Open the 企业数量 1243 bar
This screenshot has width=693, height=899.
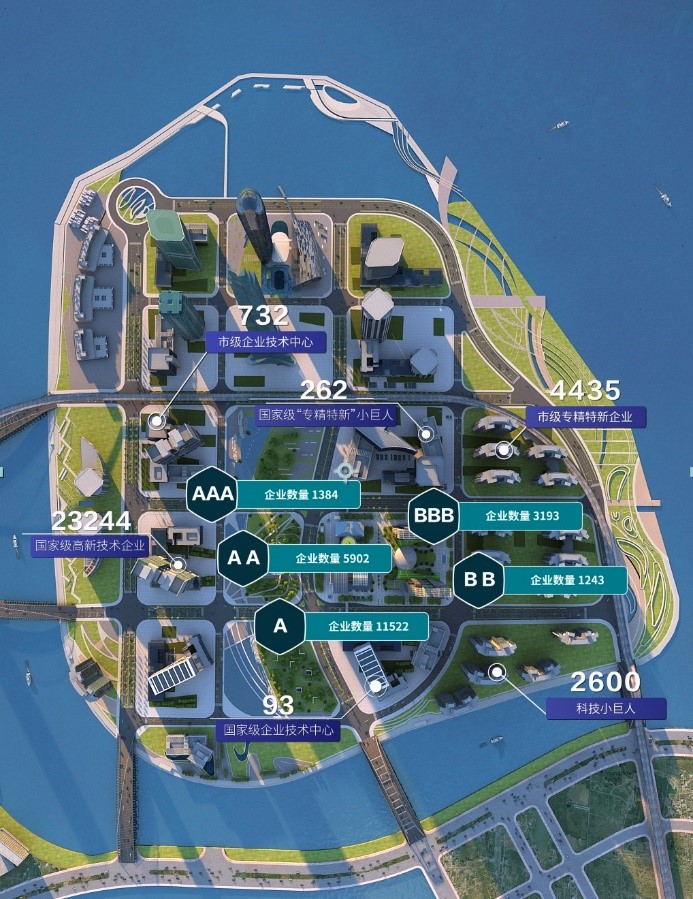(564, 580)
